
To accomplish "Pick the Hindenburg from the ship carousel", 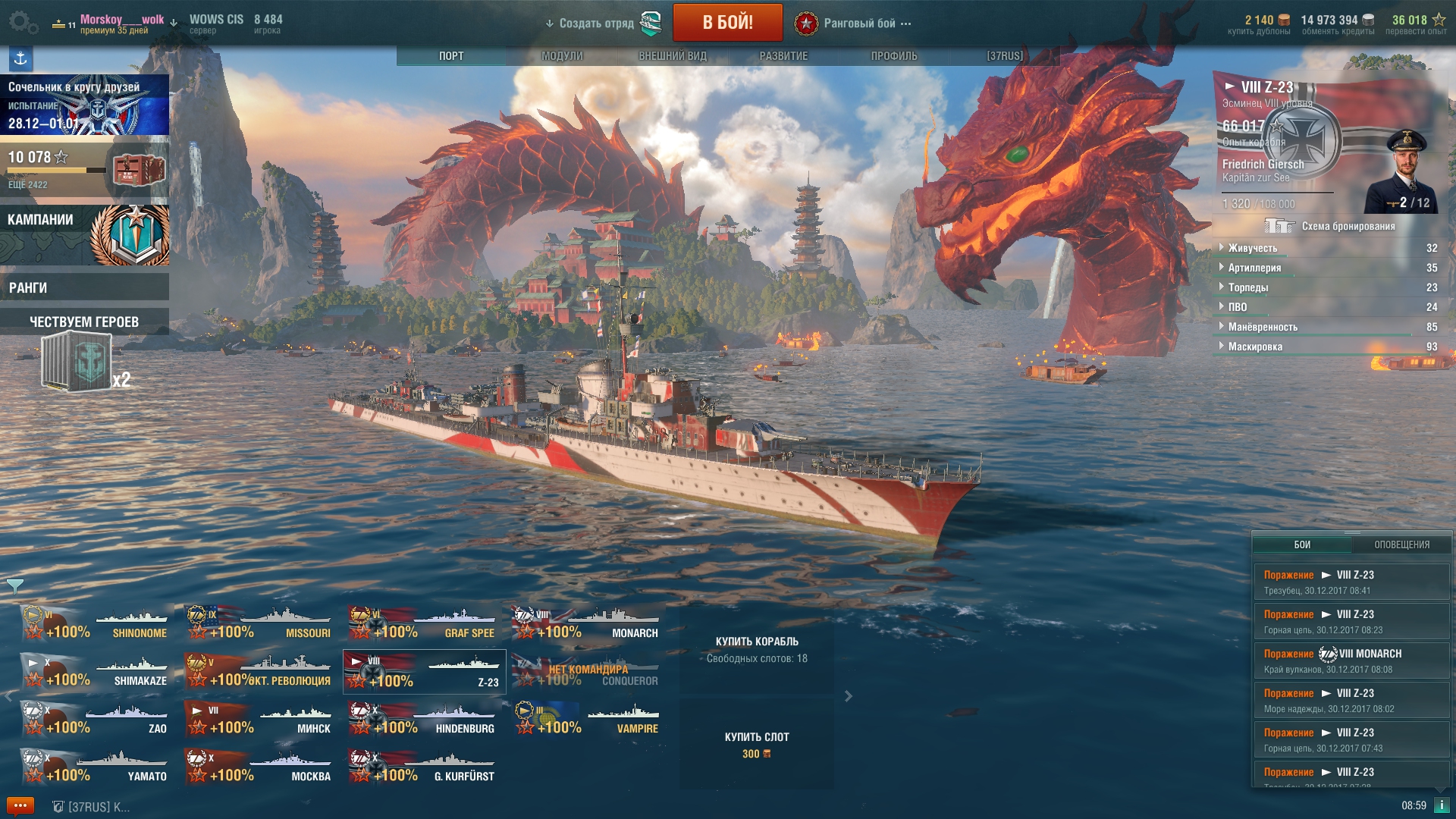I will coord(423,719).
